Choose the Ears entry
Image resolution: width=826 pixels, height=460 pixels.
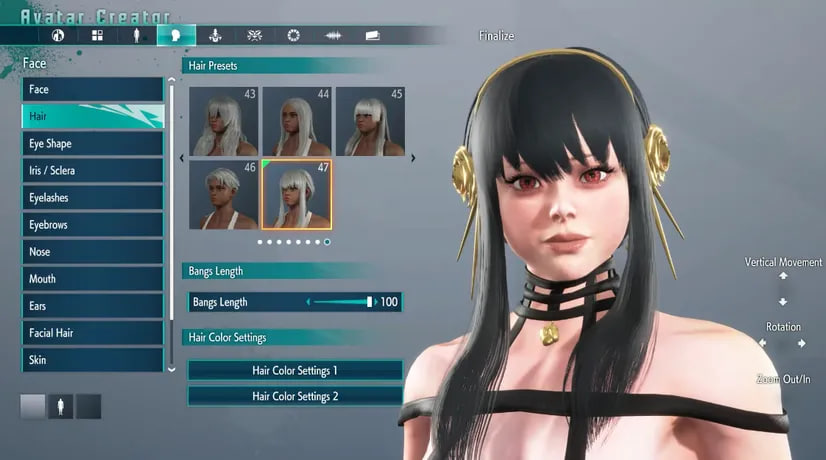click(92, 305)
